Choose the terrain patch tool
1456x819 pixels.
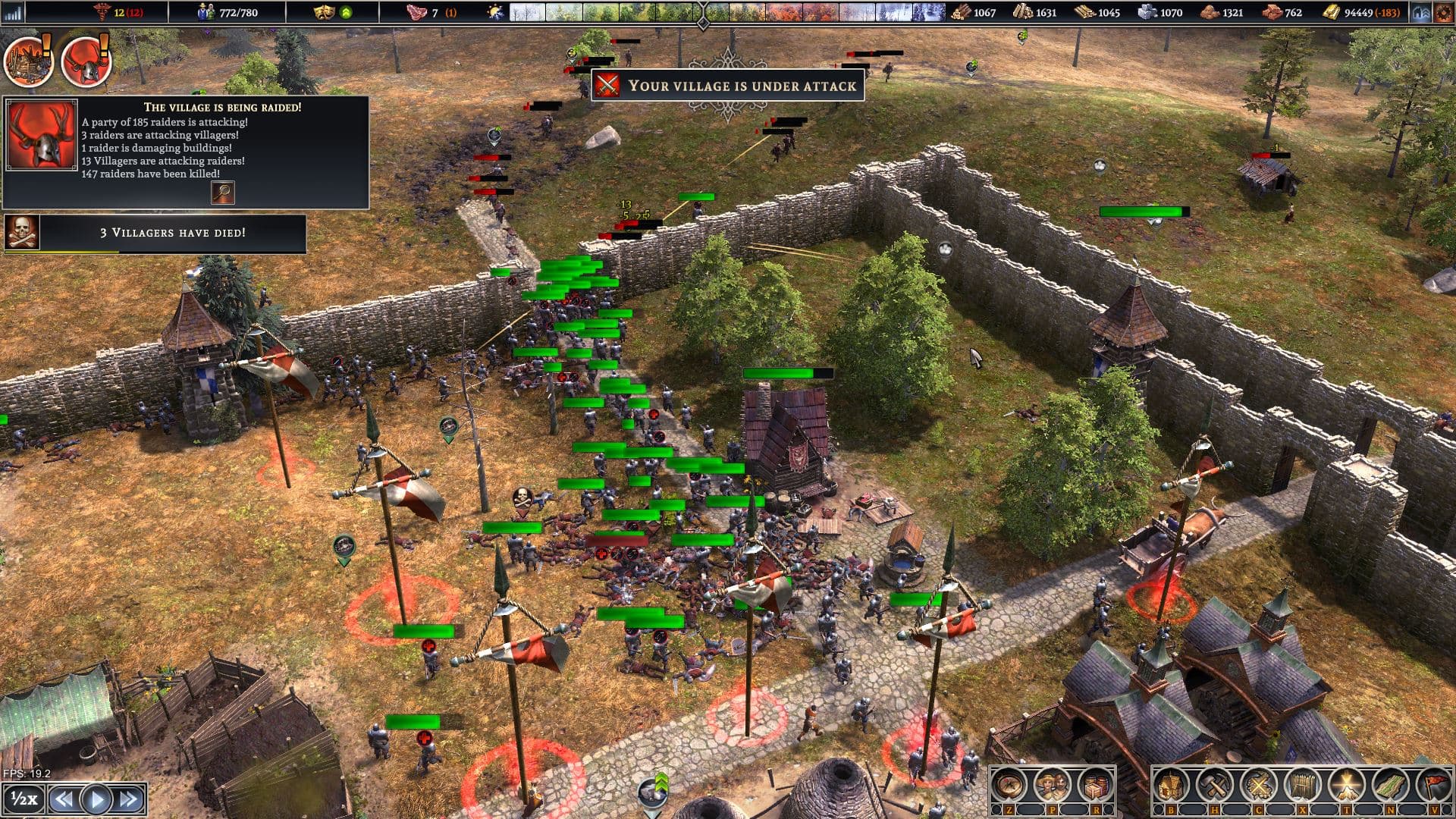click(1391, 786)
